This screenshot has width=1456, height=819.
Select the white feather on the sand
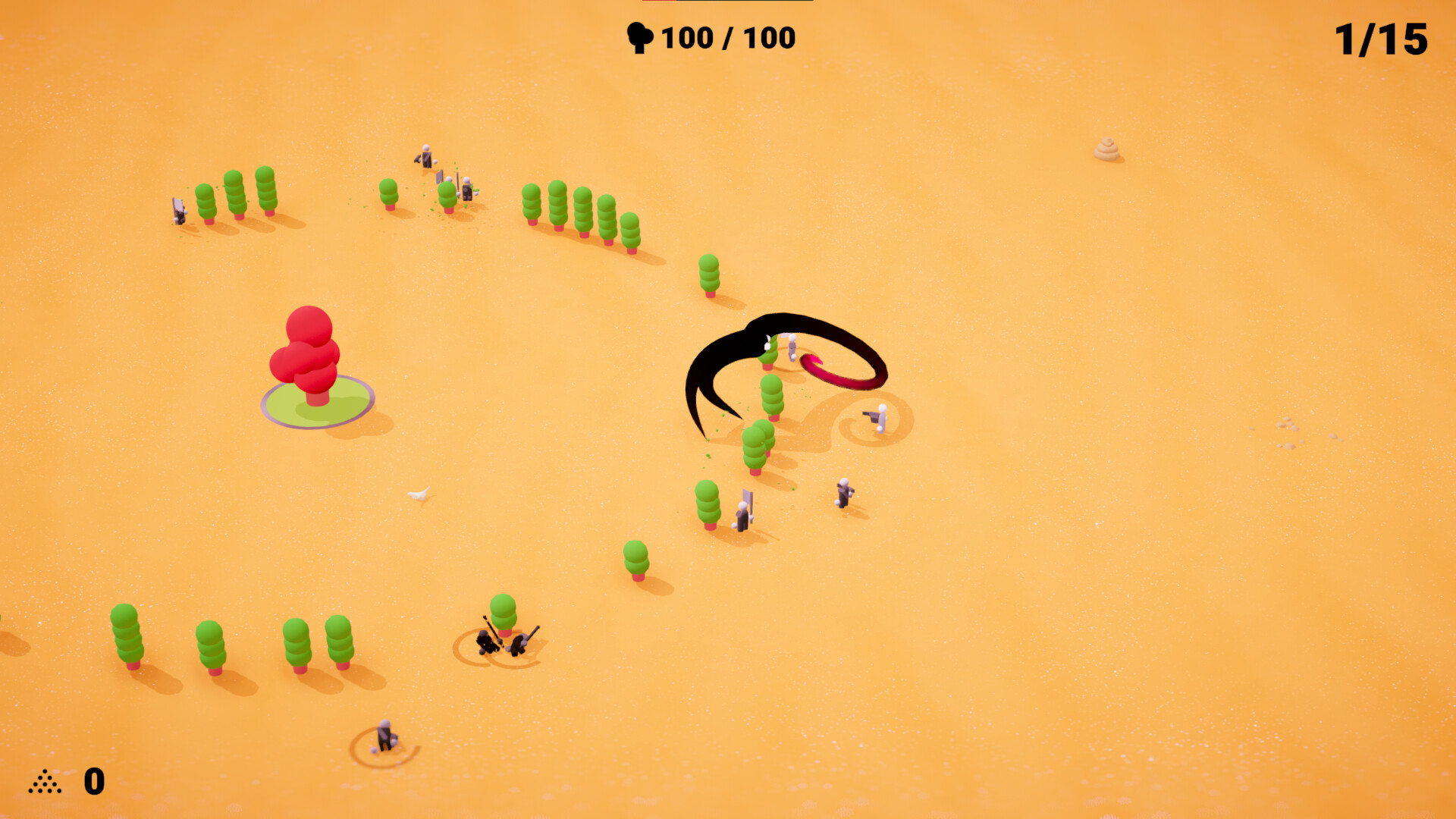pos(419,494)
